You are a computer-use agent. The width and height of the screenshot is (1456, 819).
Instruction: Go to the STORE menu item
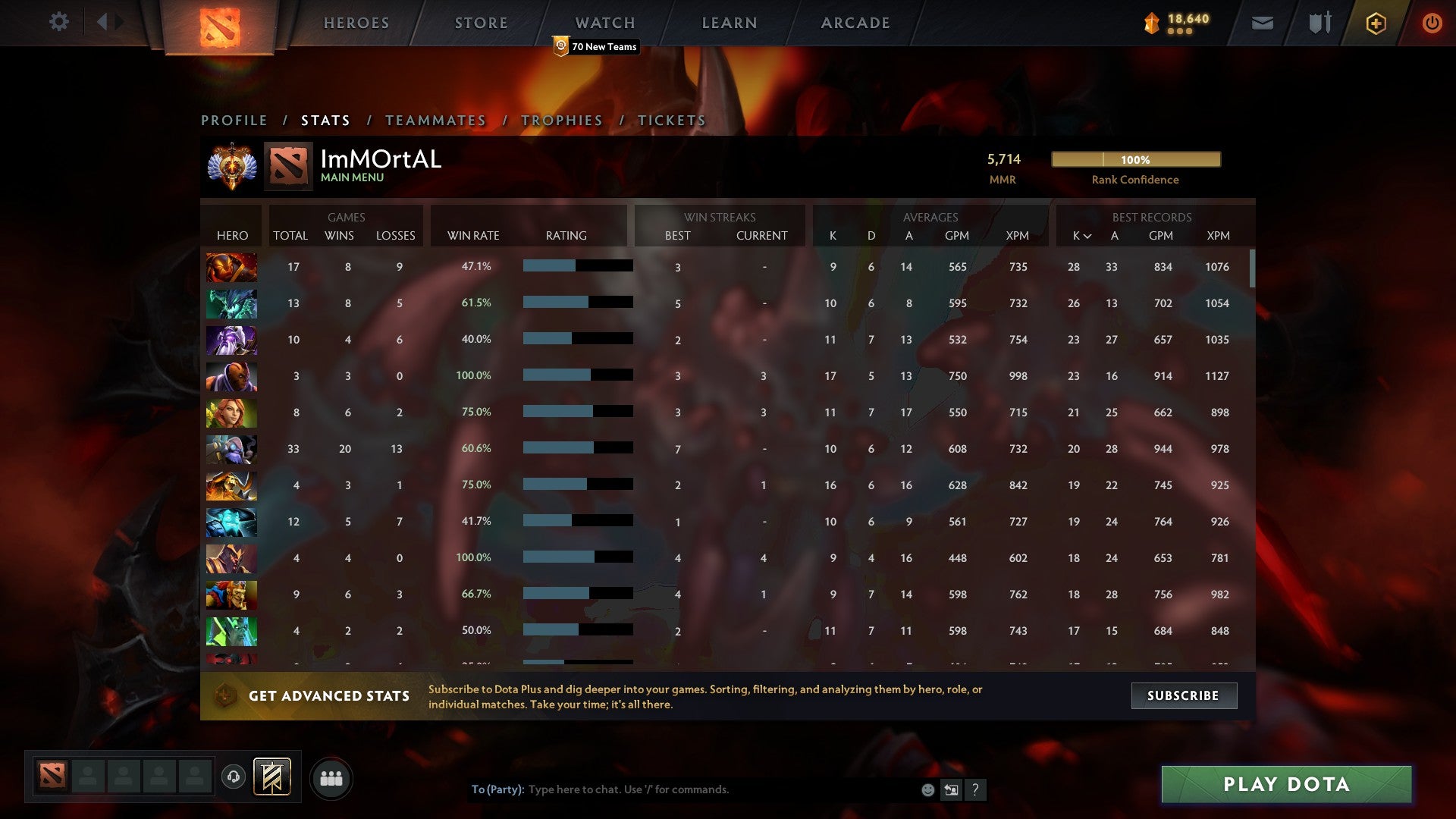coord(480,22)
